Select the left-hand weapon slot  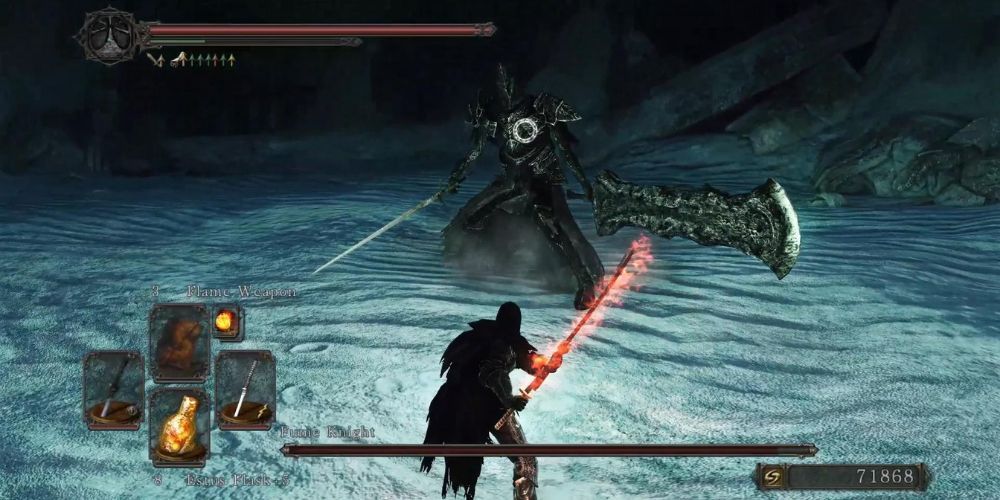tap(113, 389)
